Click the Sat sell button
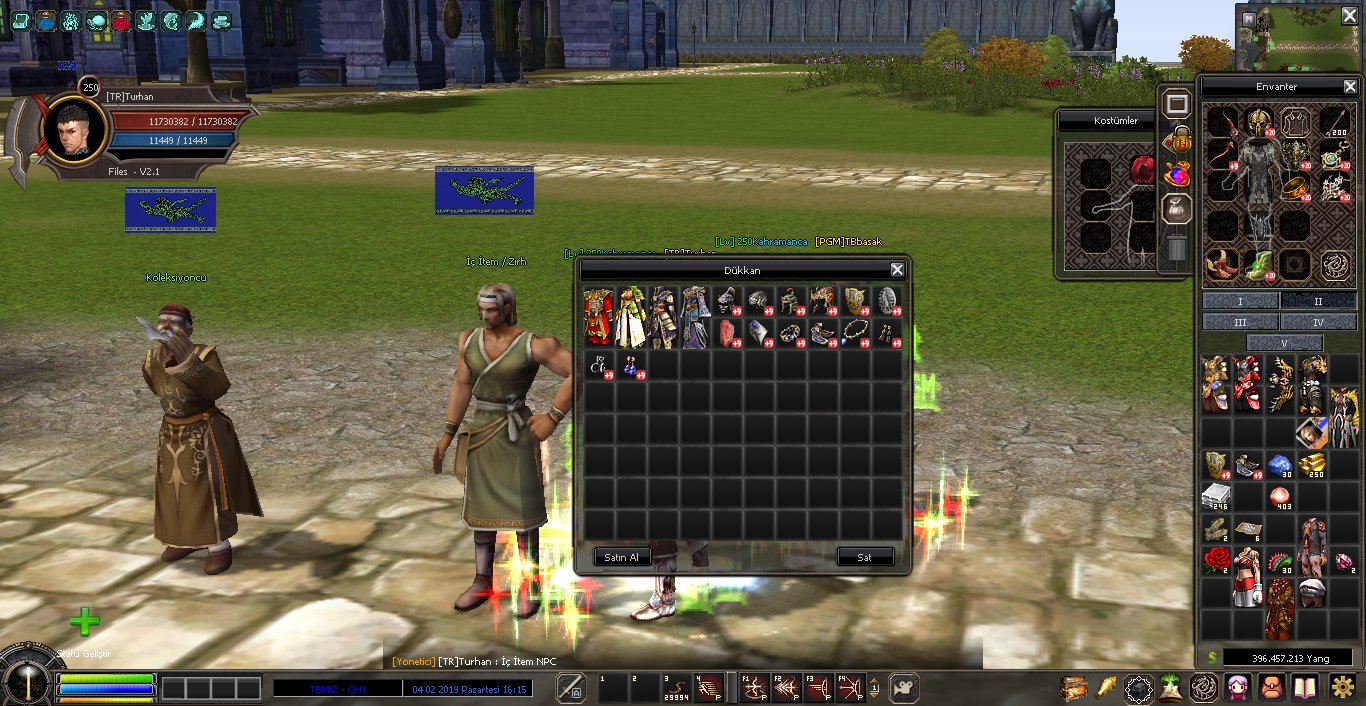 coord(865,557)
